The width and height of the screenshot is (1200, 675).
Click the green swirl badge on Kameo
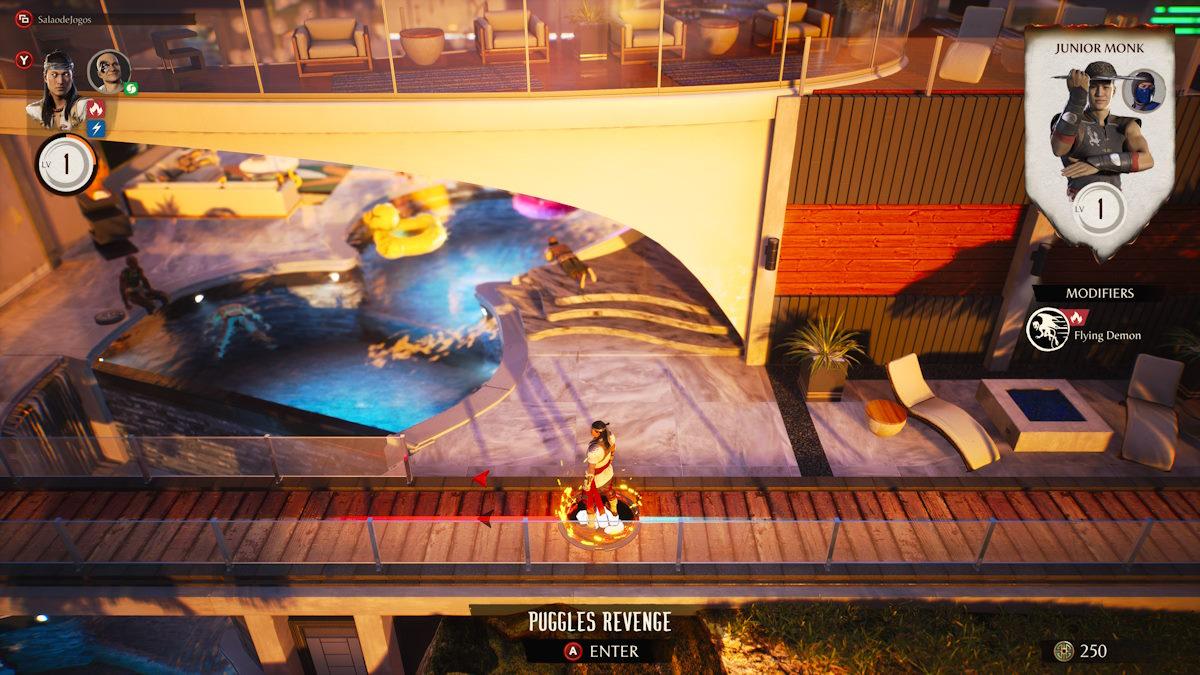(x=130, y=88)
